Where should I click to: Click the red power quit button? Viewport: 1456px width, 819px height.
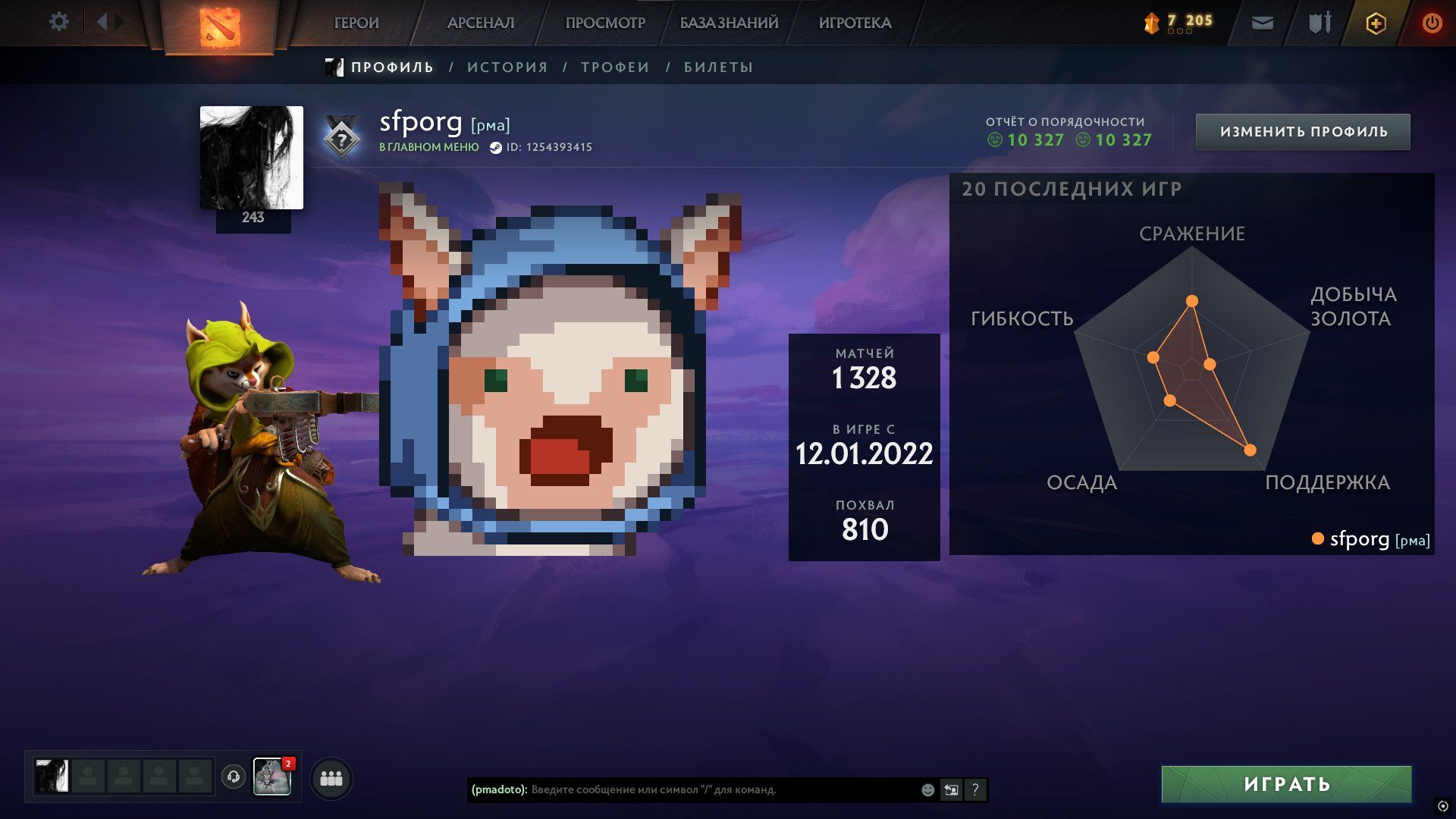[1432, 24]
